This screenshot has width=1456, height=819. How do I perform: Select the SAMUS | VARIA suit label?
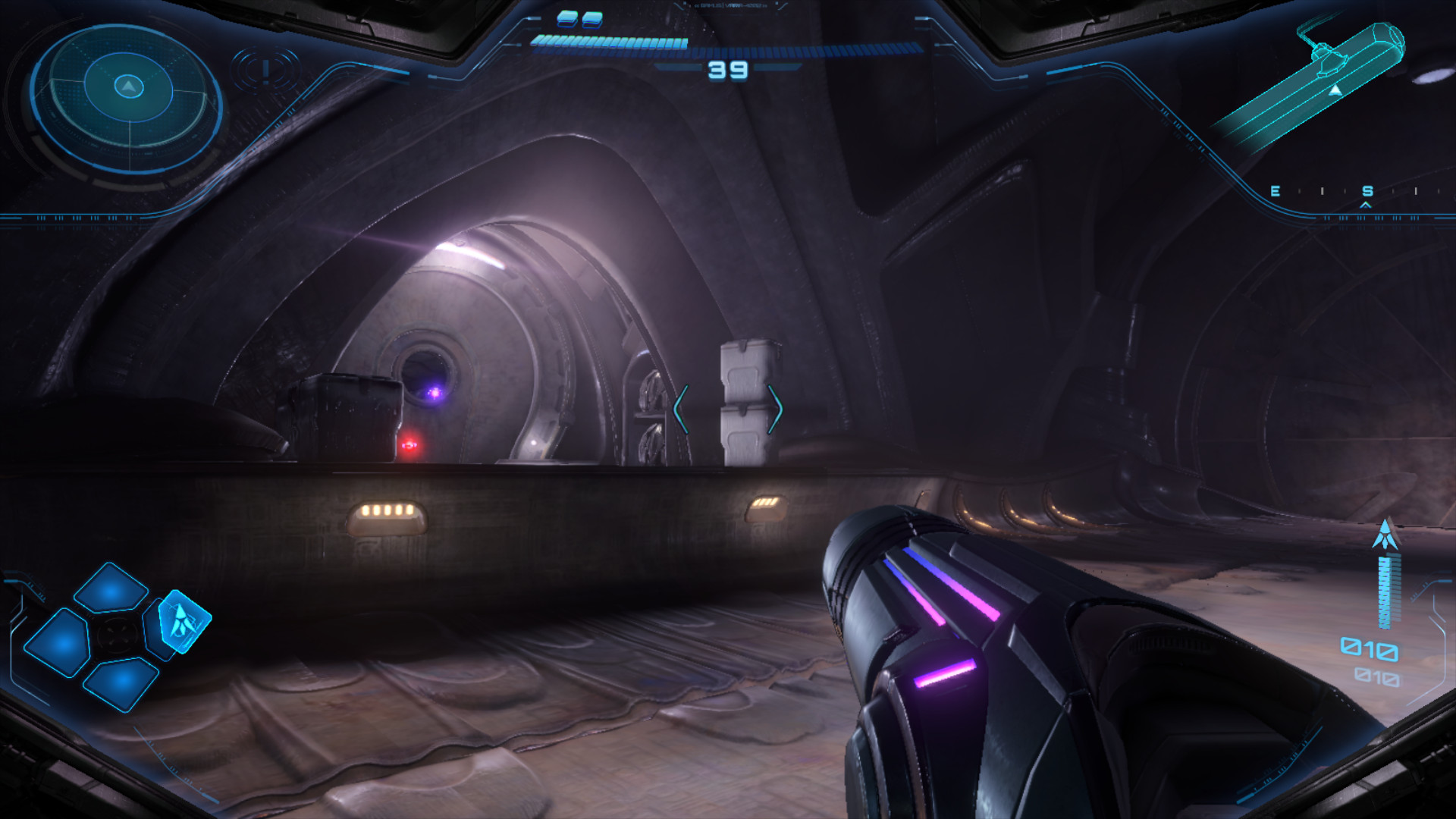pos(730,6)
